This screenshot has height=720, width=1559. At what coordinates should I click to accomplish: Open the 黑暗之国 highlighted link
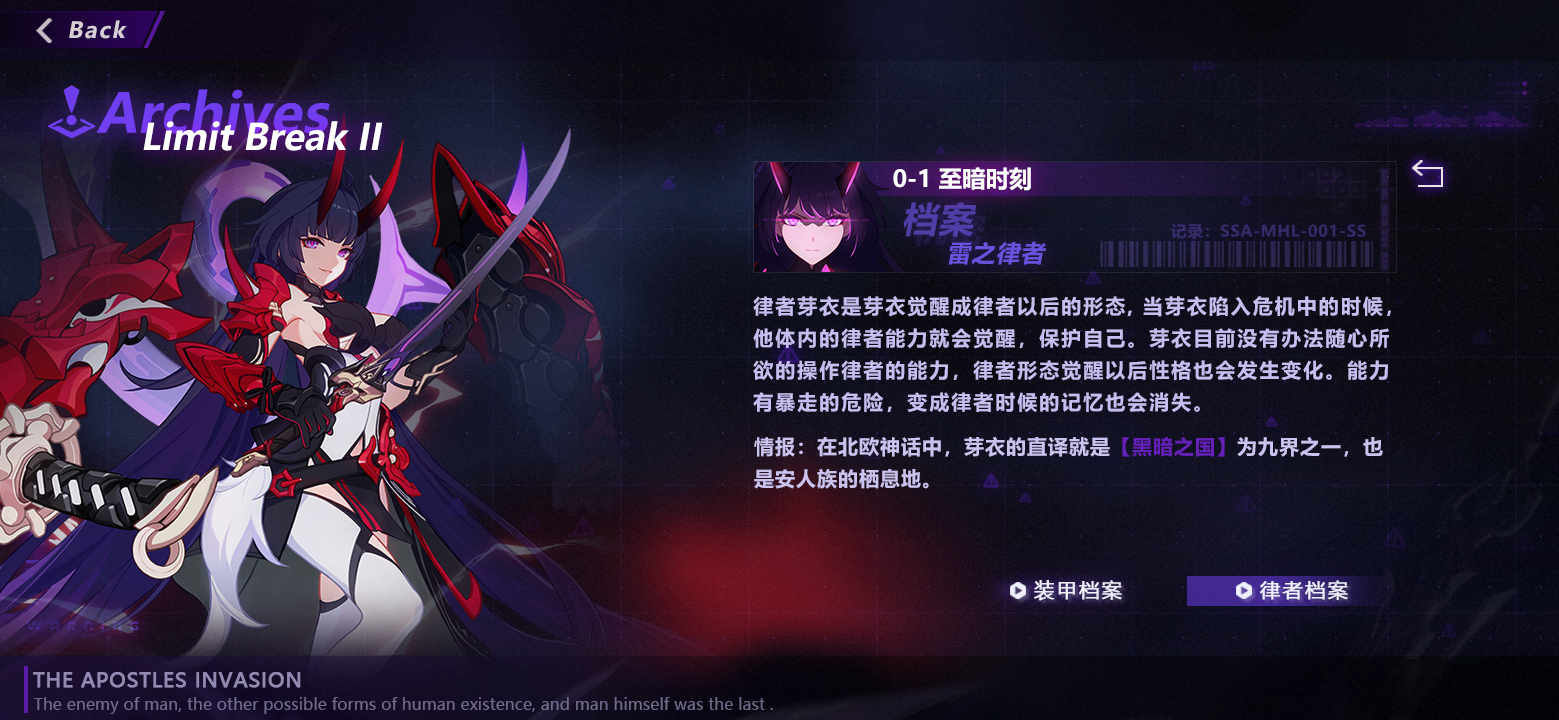1172,448
